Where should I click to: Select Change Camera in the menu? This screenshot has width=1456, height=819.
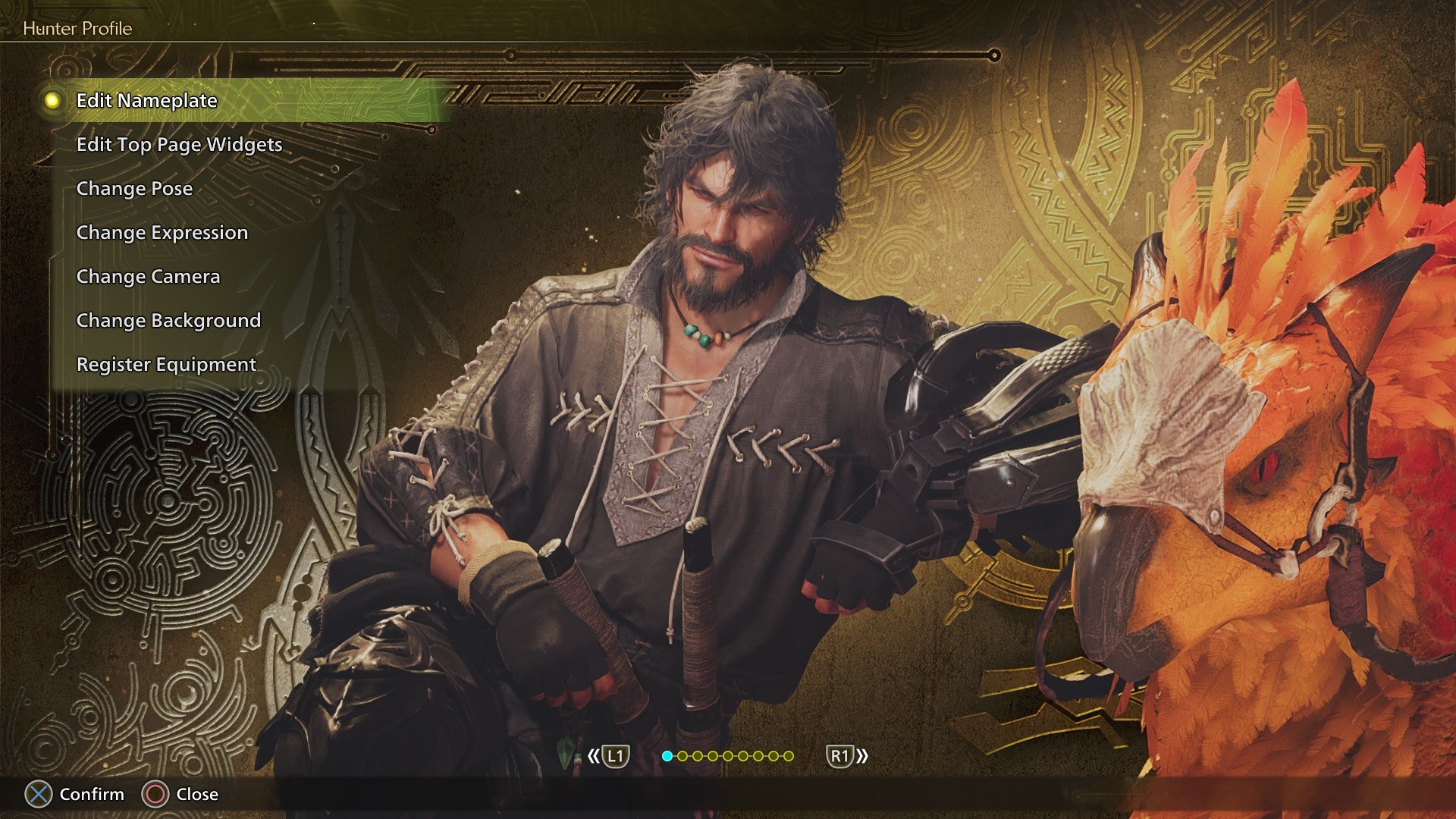click(x=148, y=277)
